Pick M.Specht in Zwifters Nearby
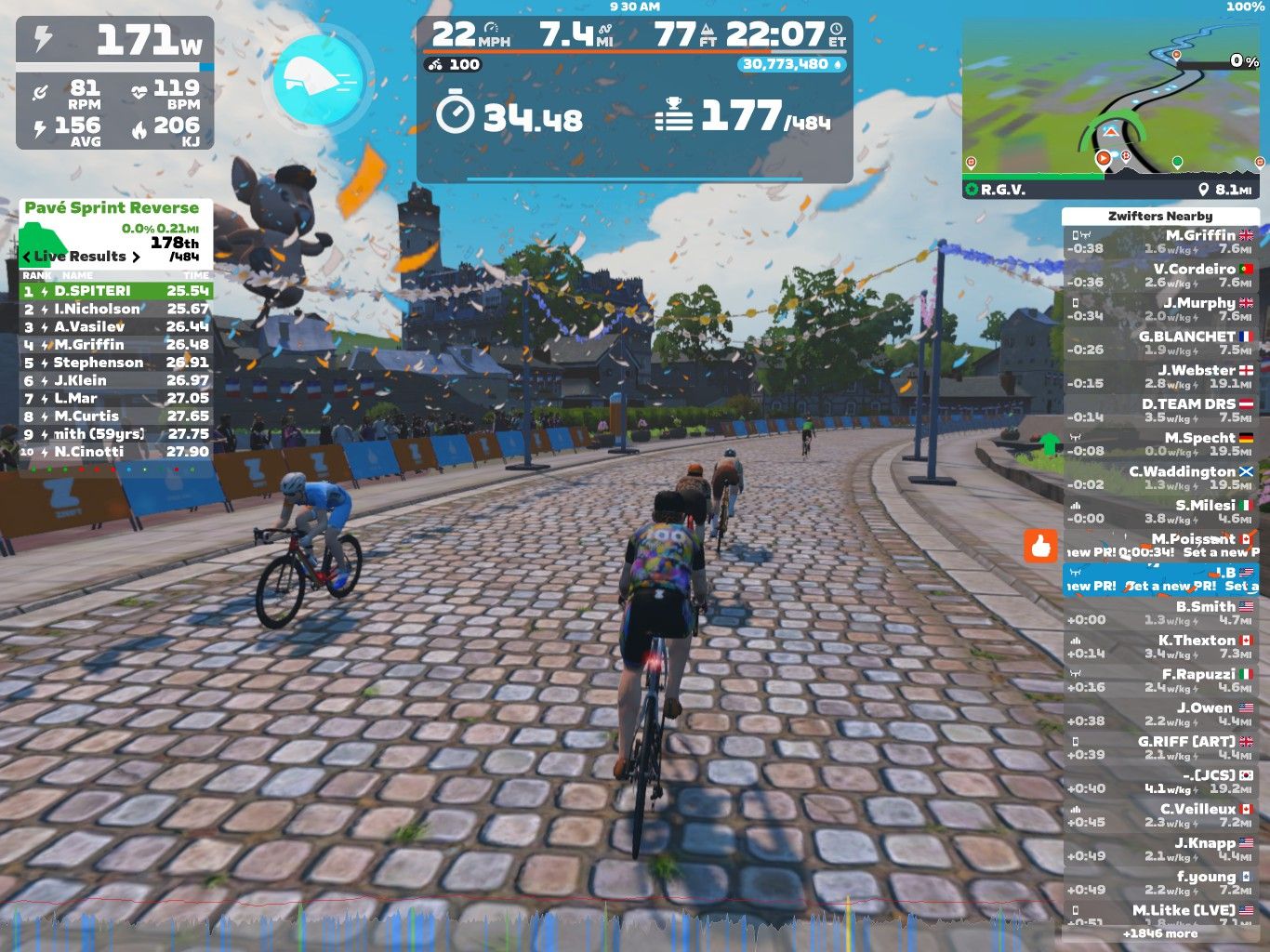The image size is (1270, 952). pos(1160,444)
